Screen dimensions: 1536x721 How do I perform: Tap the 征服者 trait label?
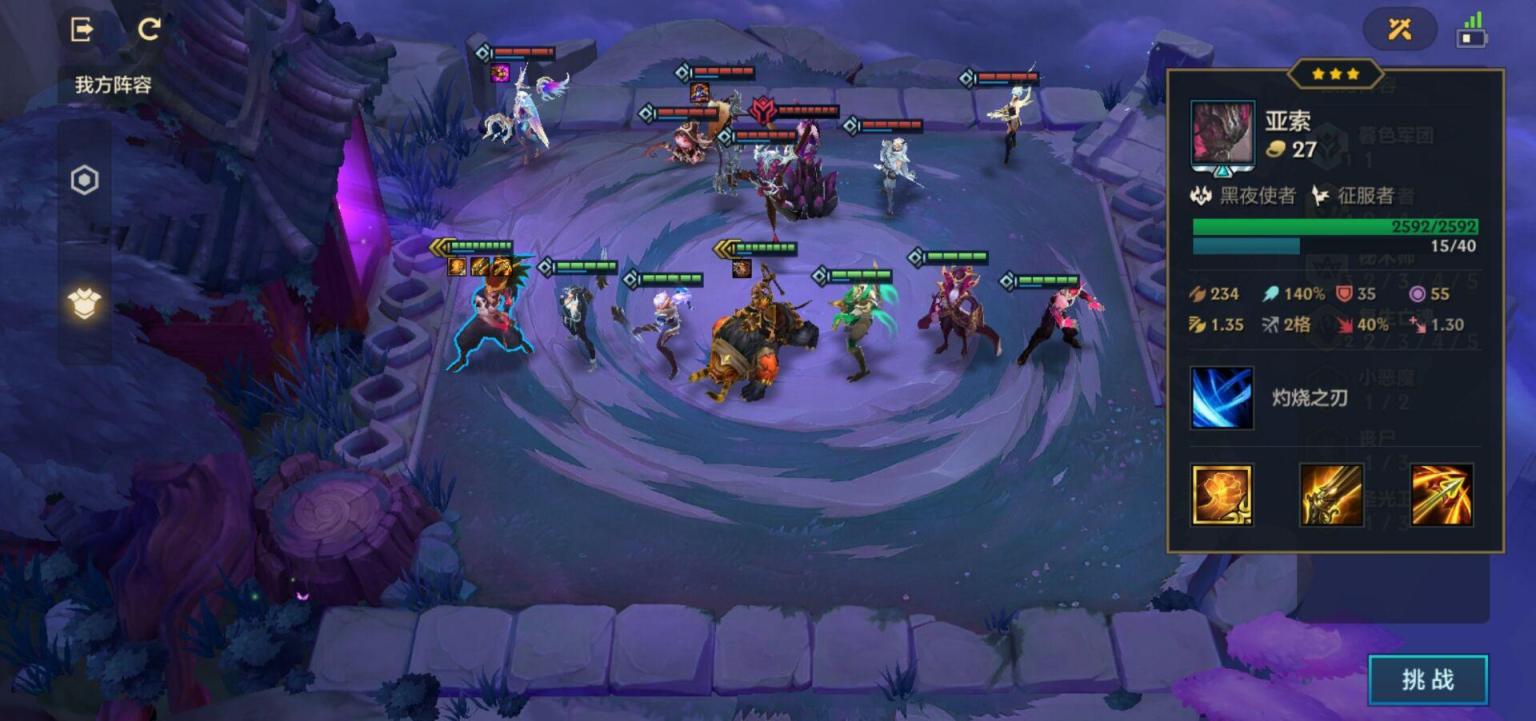coord(1354,196)
